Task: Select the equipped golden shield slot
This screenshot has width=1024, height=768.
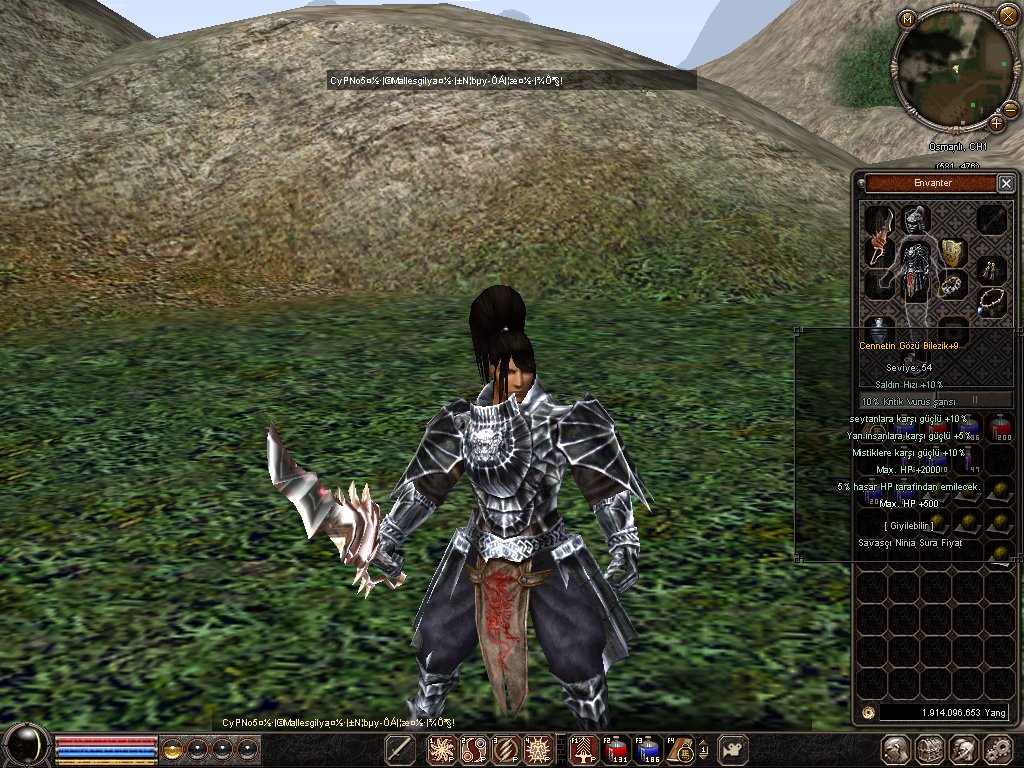Action: coord(953,251)
